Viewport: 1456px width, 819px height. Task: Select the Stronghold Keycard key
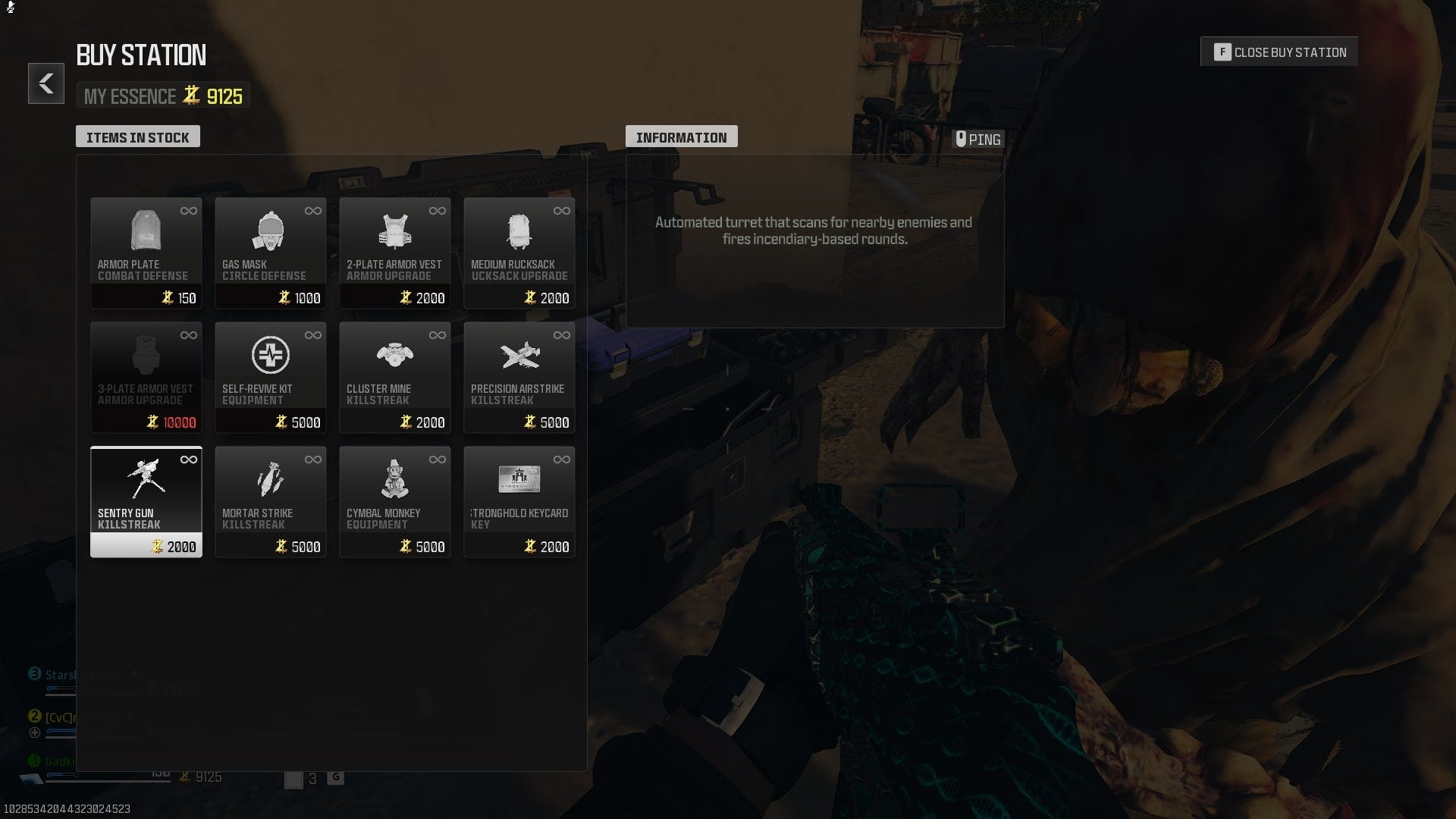[x=519, y=500]
